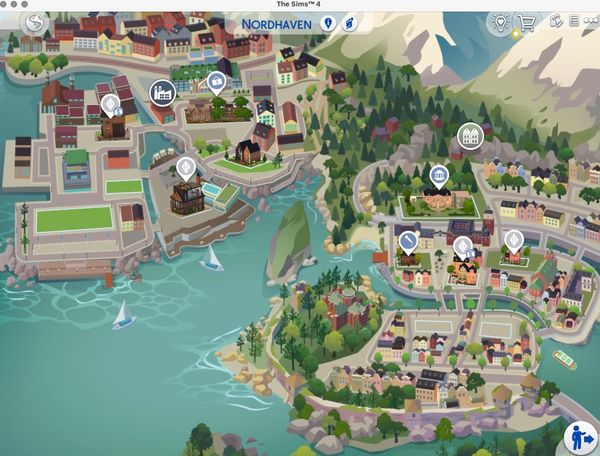Click the back-to-worlds globe button

[36, 22]
